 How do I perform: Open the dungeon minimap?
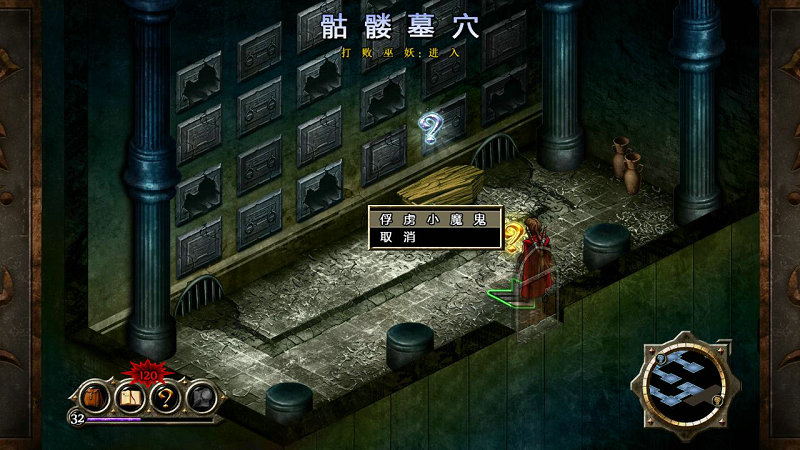pyautogui.click(x=684, y=381)
